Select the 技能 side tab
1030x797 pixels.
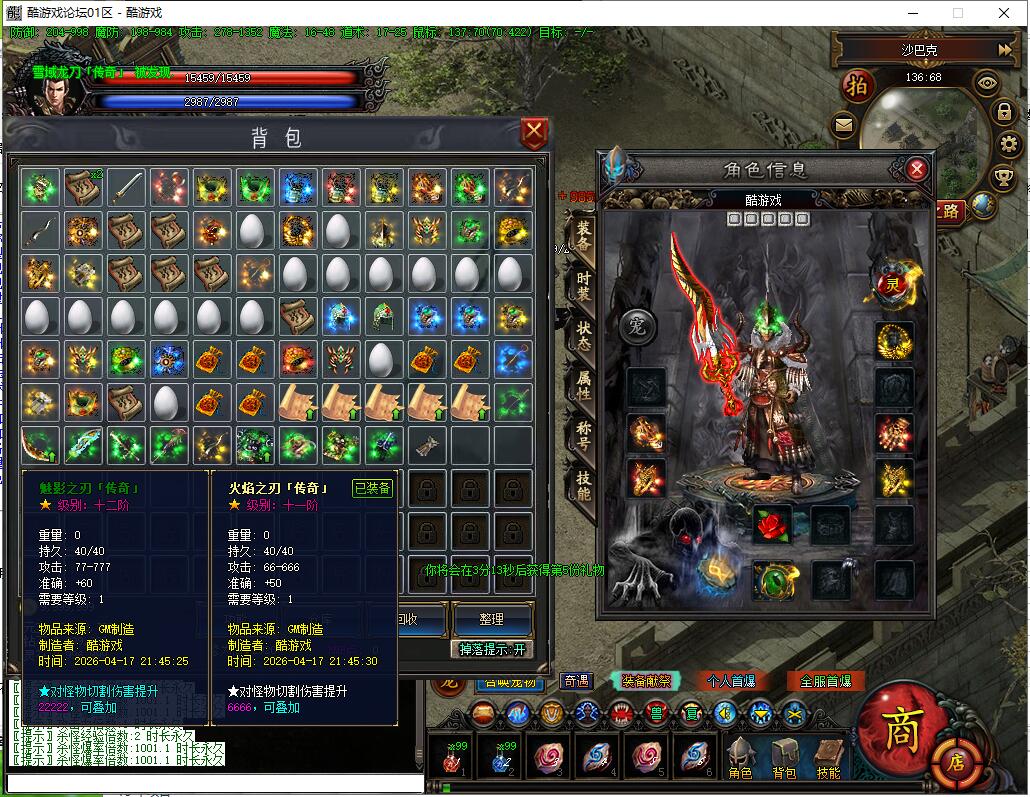(x=582, y=484)
